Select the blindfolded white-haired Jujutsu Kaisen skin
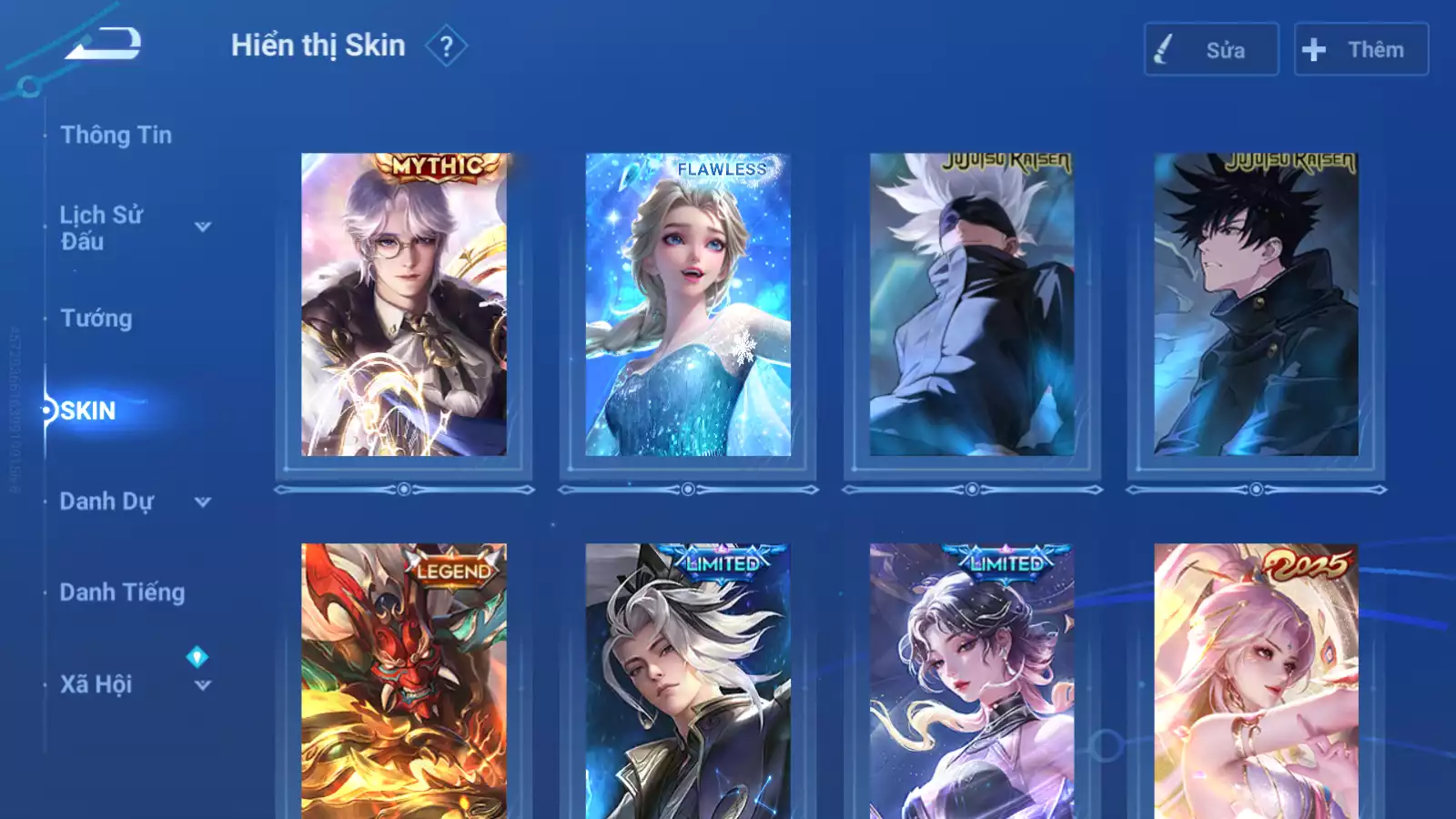 (x=972, y=305)
